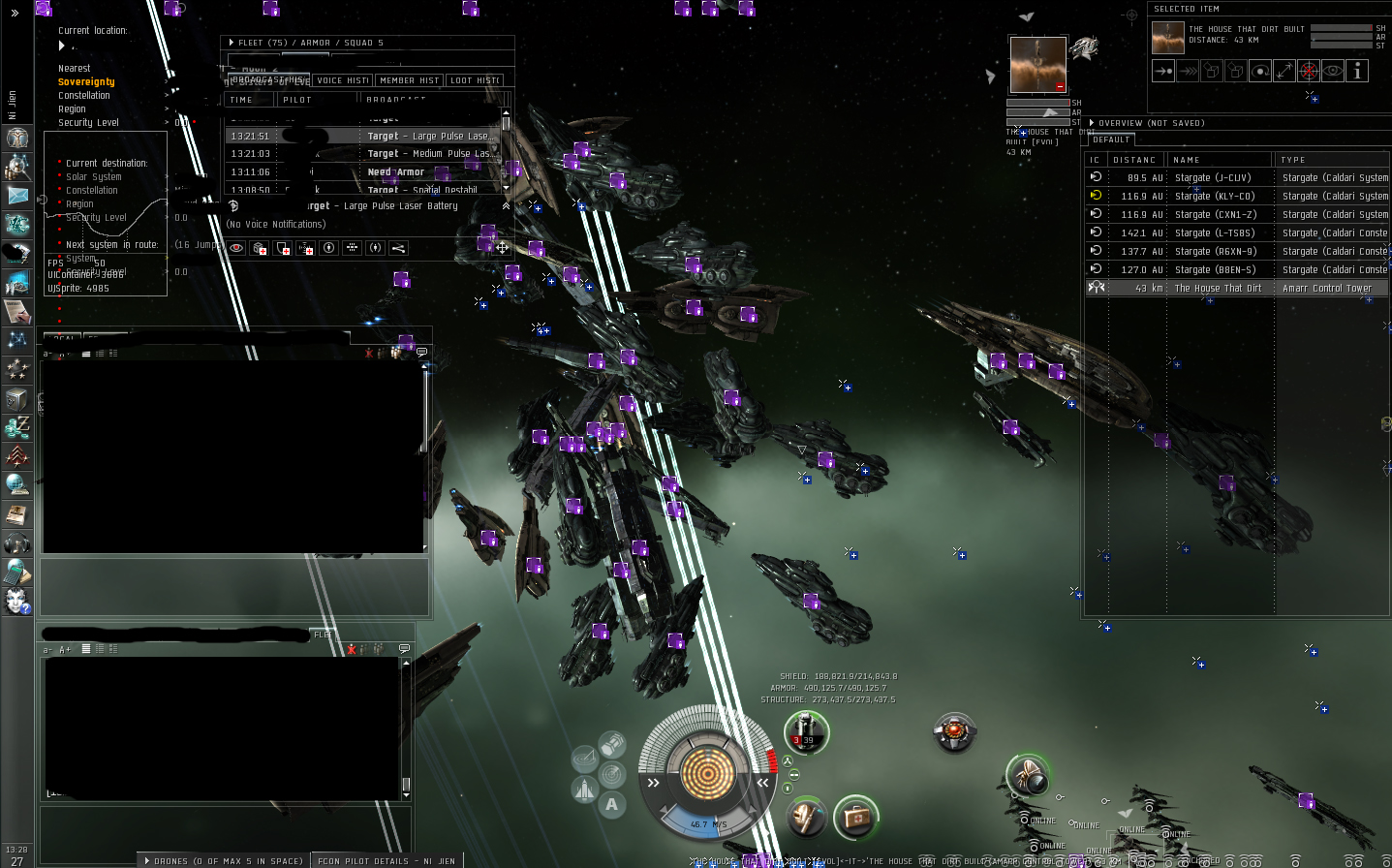Open the Loot History tab
Screen dimensions: 1392x868
[x=475, y=81]
